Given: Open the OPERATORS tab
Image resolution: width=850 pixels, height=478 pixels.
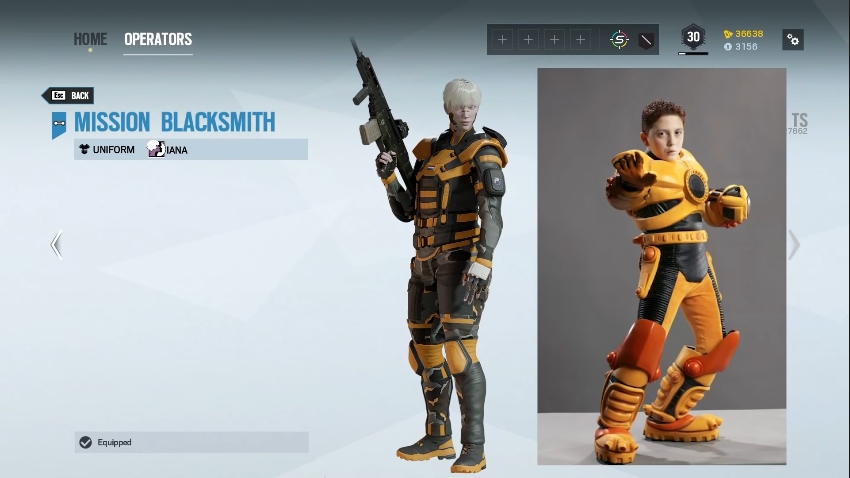Looking at the screenshot, I should click(x=158, y=40).
